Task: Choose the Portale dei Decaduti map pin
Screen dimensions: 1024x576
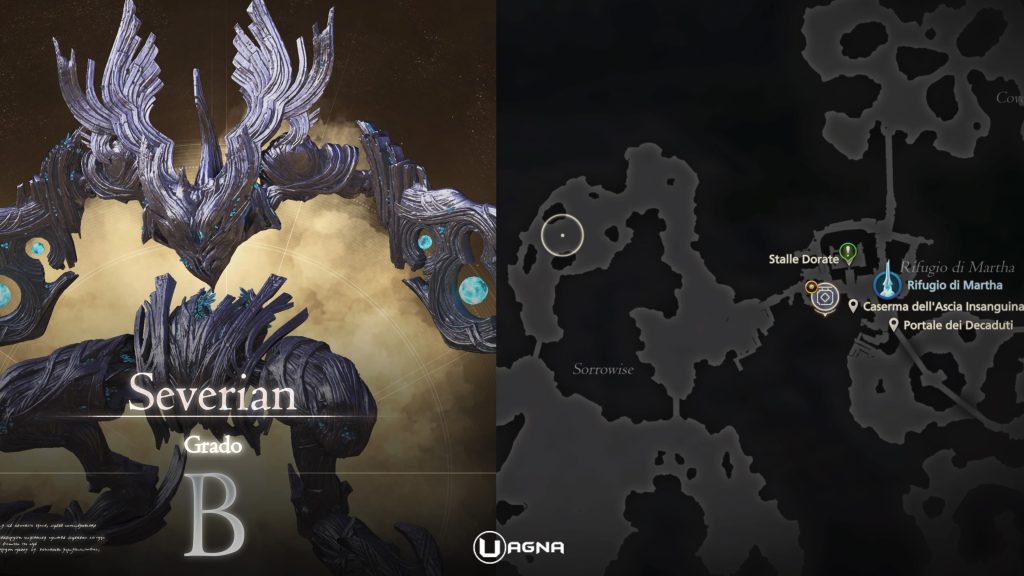Action: (893, 325)
